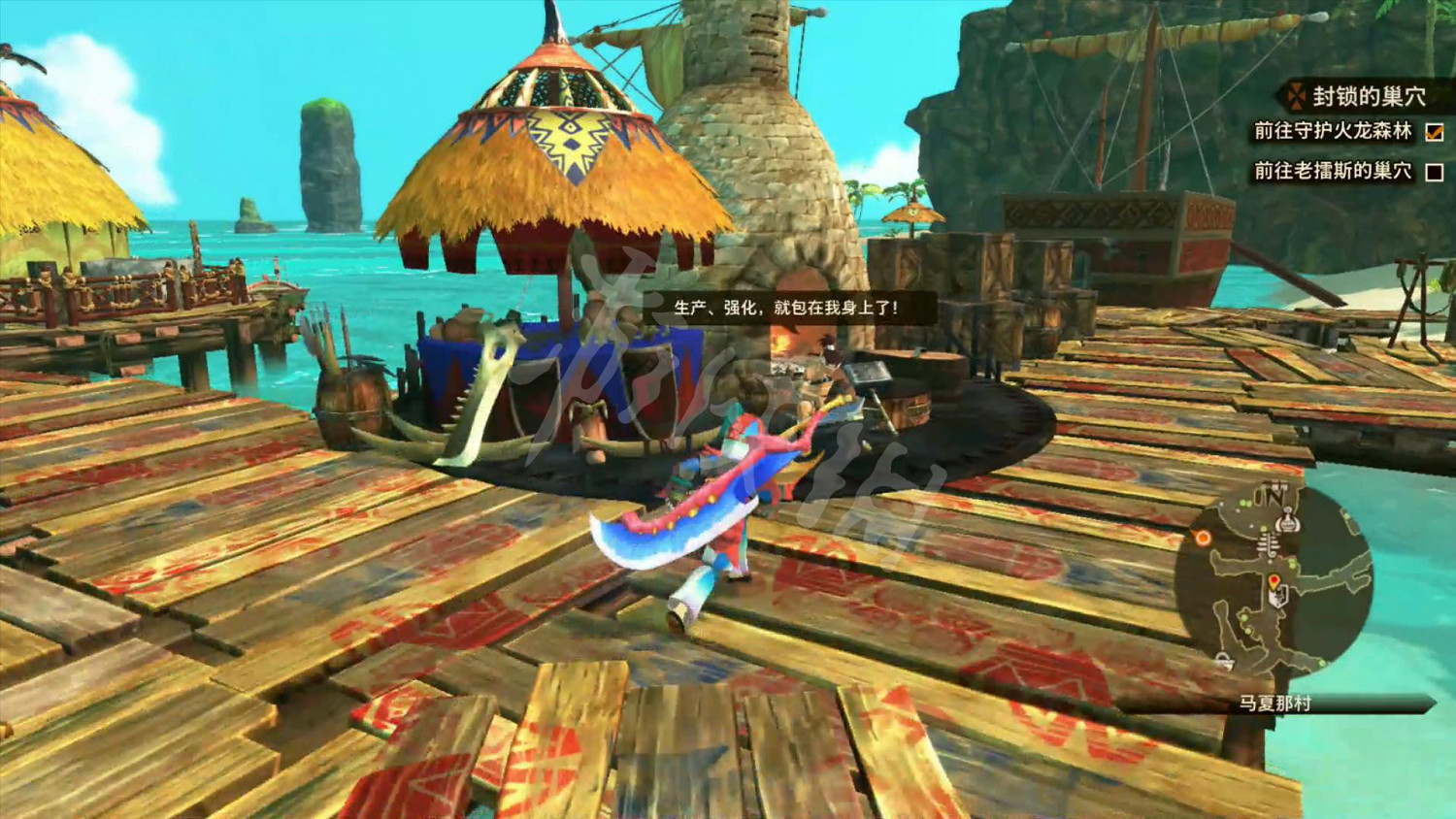Tap the anchor dock icon on the minimap
The image size is (1456, 819).
(1224, 659)
